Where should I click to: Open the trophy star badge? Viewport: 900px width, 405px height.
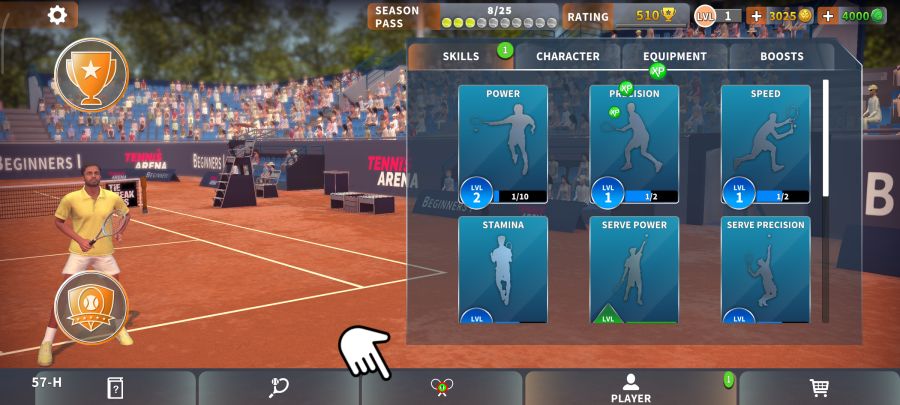[x=91, y=74]
